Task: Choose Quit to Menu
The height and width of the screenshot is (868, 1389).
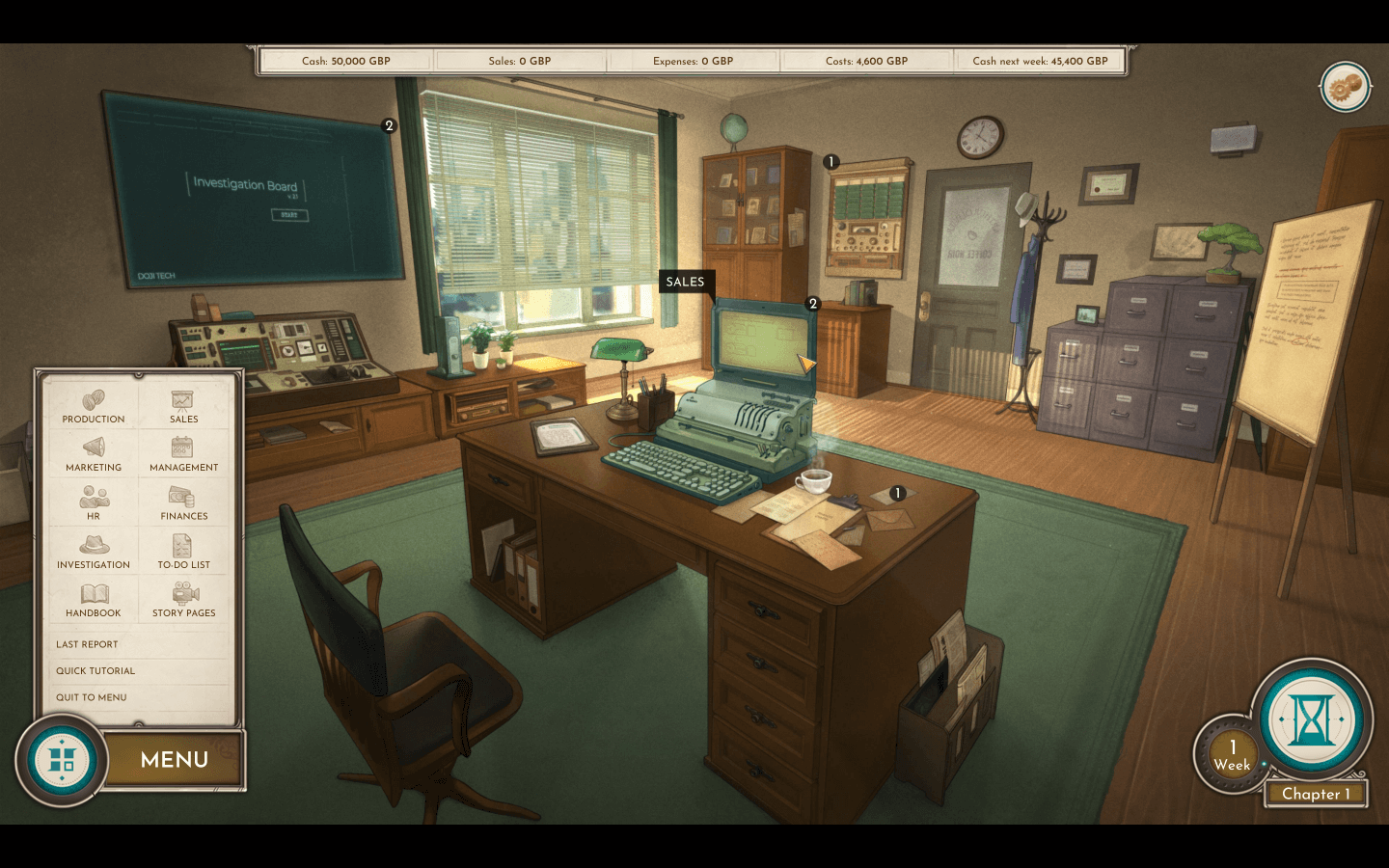Action: click(92, 697)
